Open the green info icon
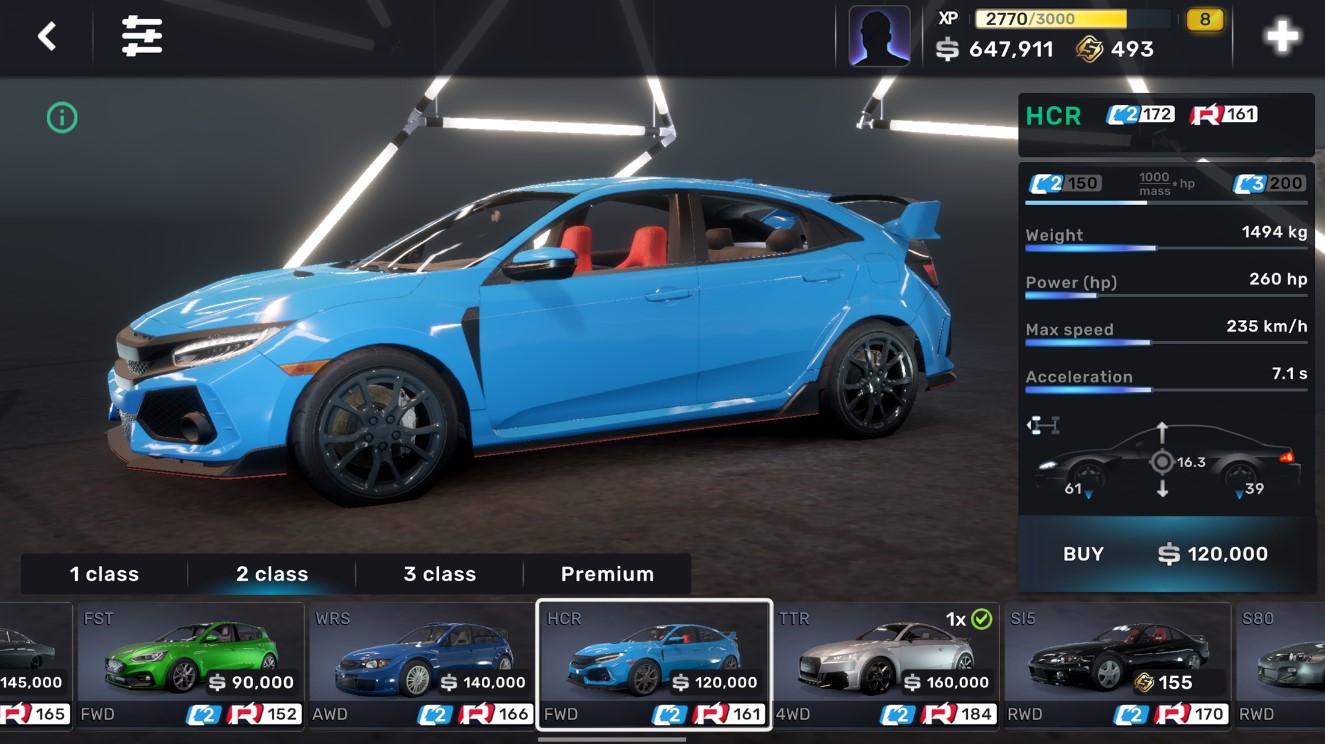This screenshot has height=744, width=1325. [x=61, y=117]
